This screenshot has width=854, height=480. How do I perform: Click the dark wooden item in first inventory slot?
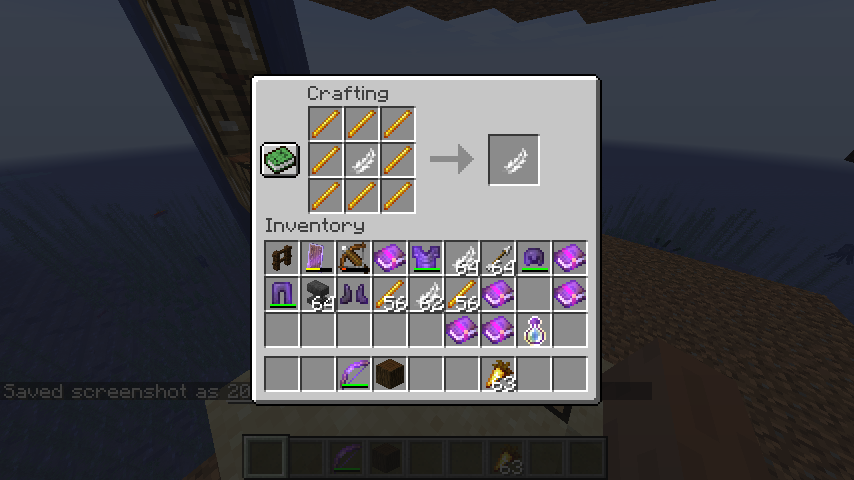[282, 259]
